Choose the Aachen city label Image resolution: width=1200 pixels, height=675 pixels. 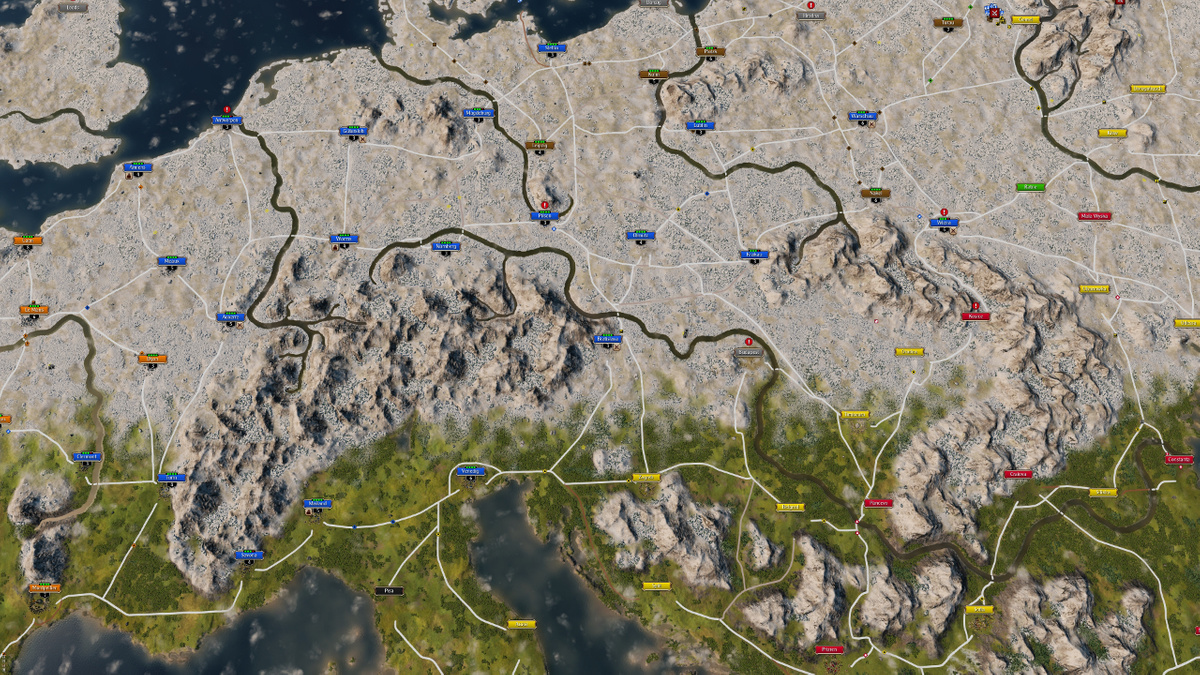click(231, 317)
